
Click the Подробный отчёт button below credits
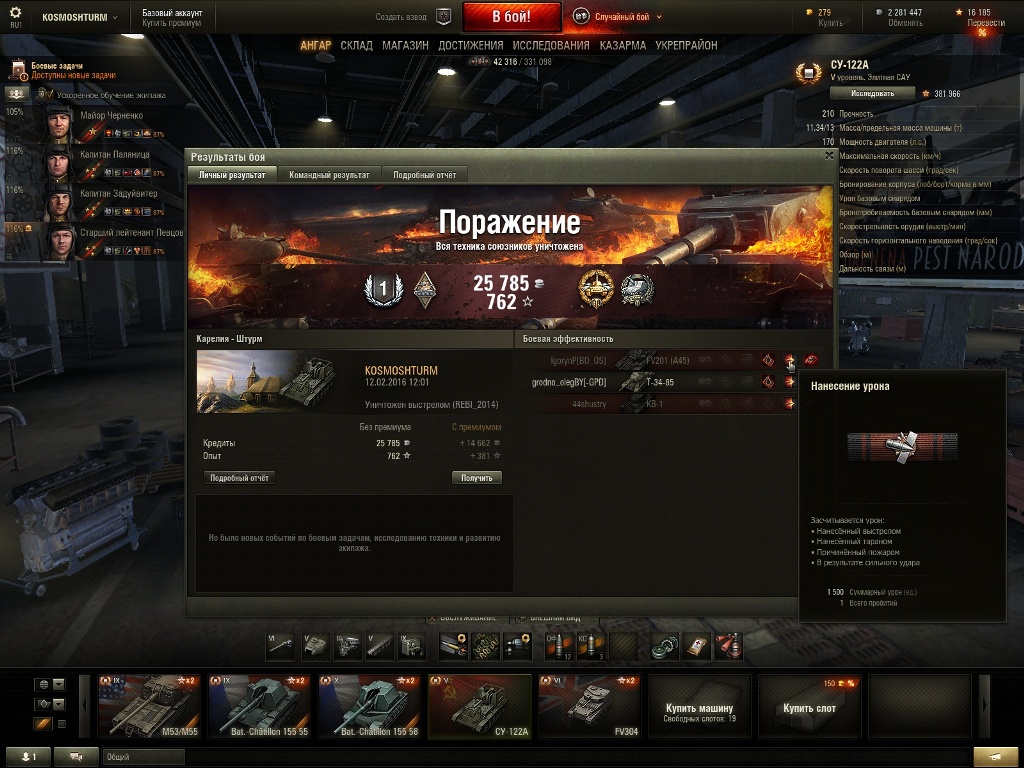click(x=239, y=478)
